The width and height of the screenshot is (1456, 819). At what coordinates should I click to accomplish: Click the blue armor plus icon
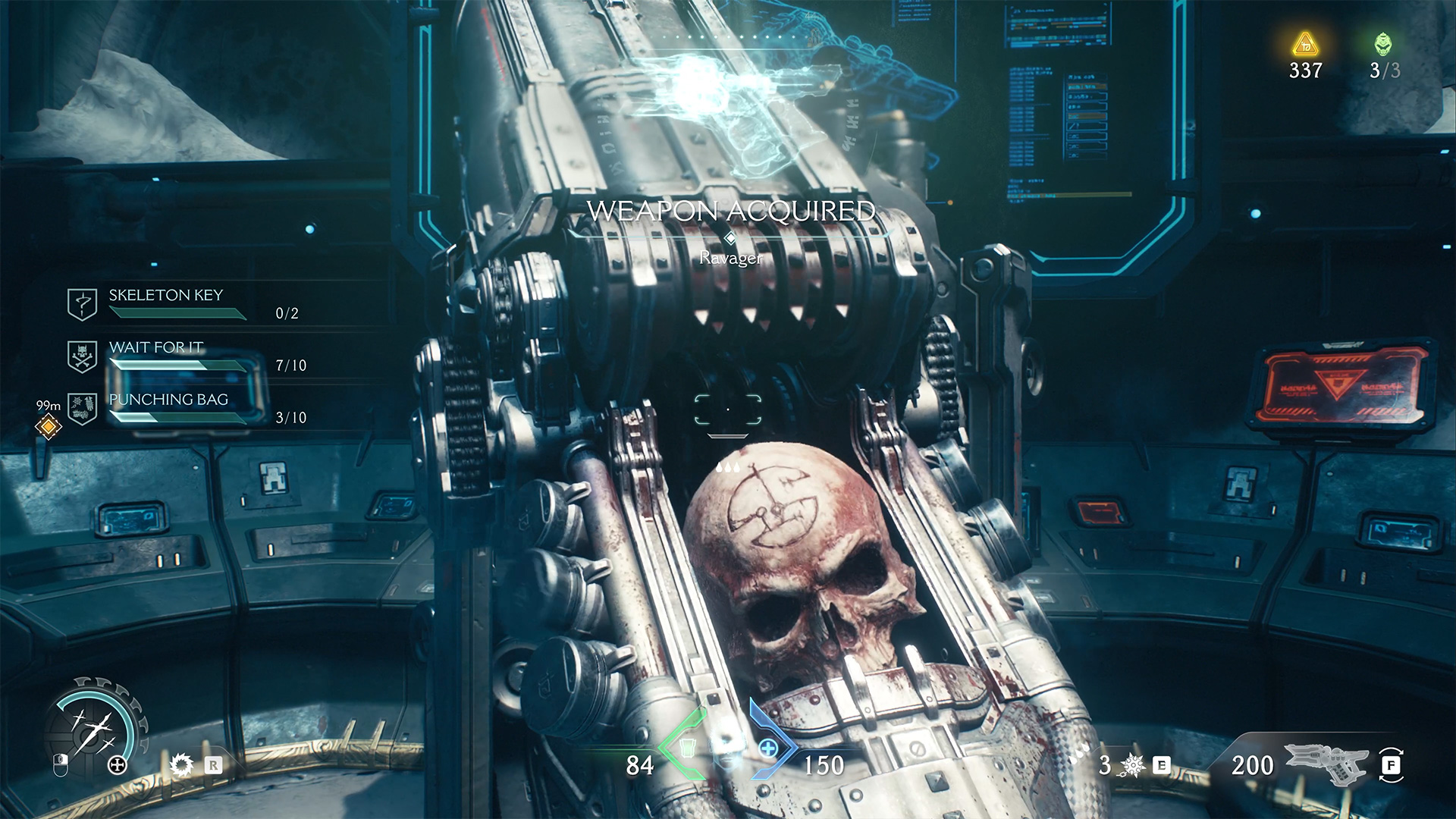pos(768,748)
